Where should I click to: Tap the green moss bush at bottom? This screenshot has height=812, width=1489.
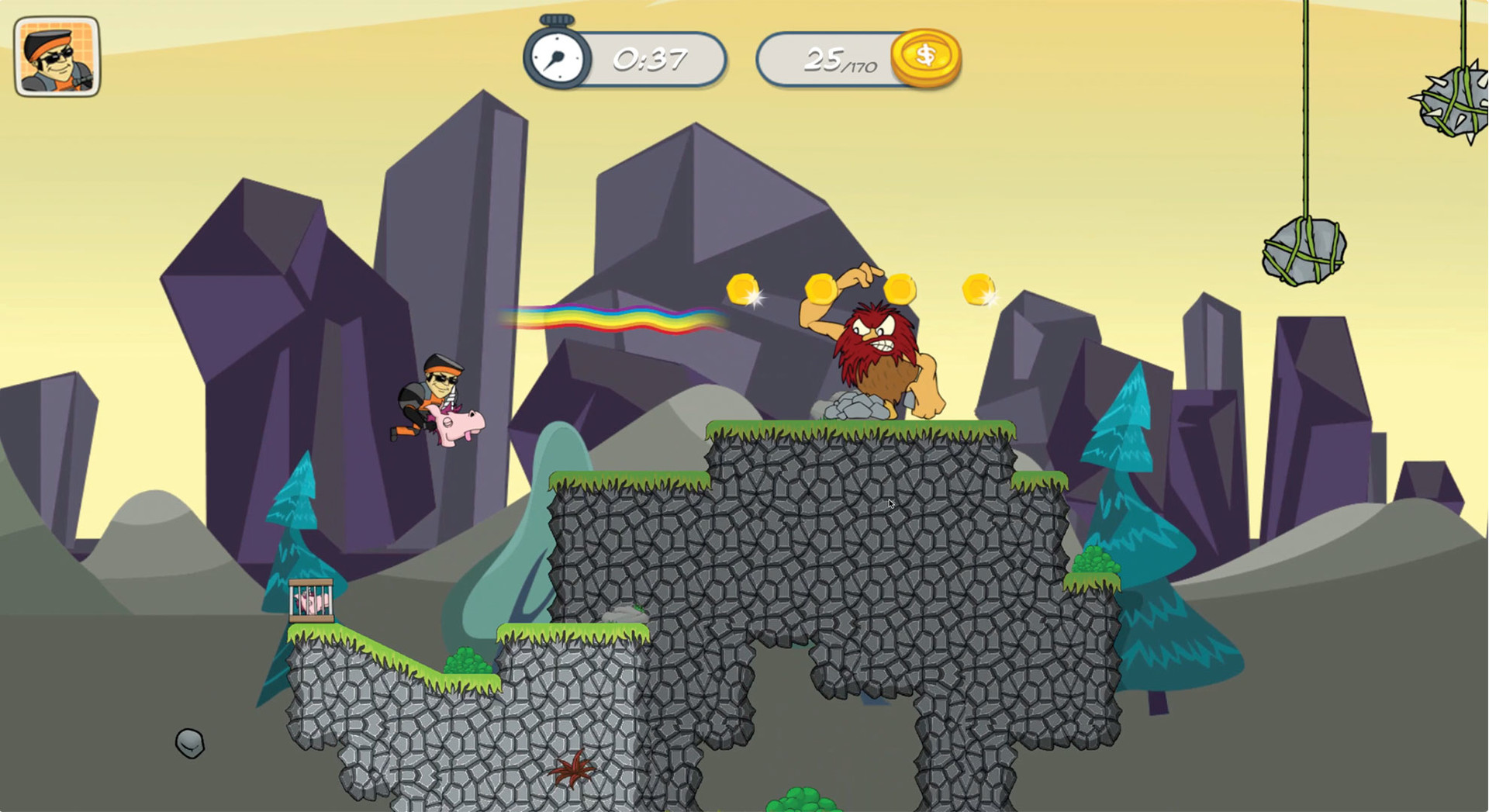tap(800, 799)
